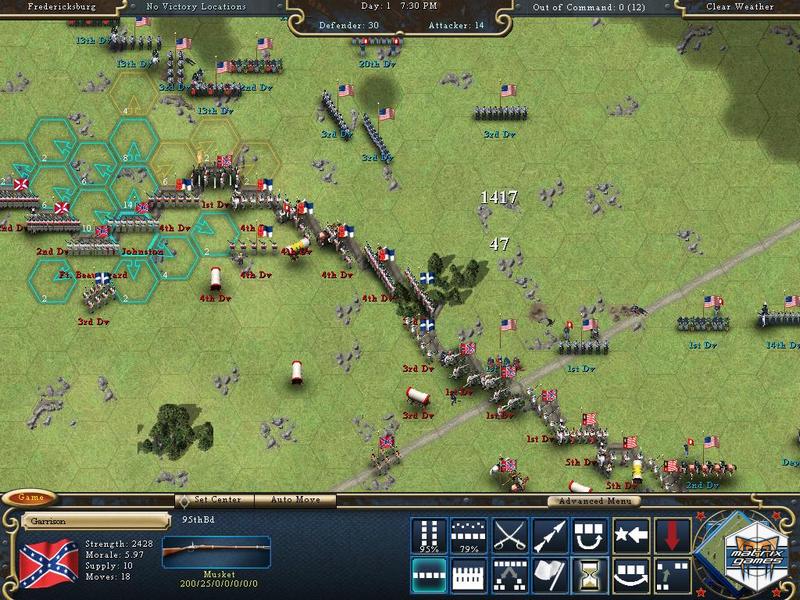Screen dimensions: 800x600
Task: Choose the triple arrows command icon
Action: pos(550,535)
